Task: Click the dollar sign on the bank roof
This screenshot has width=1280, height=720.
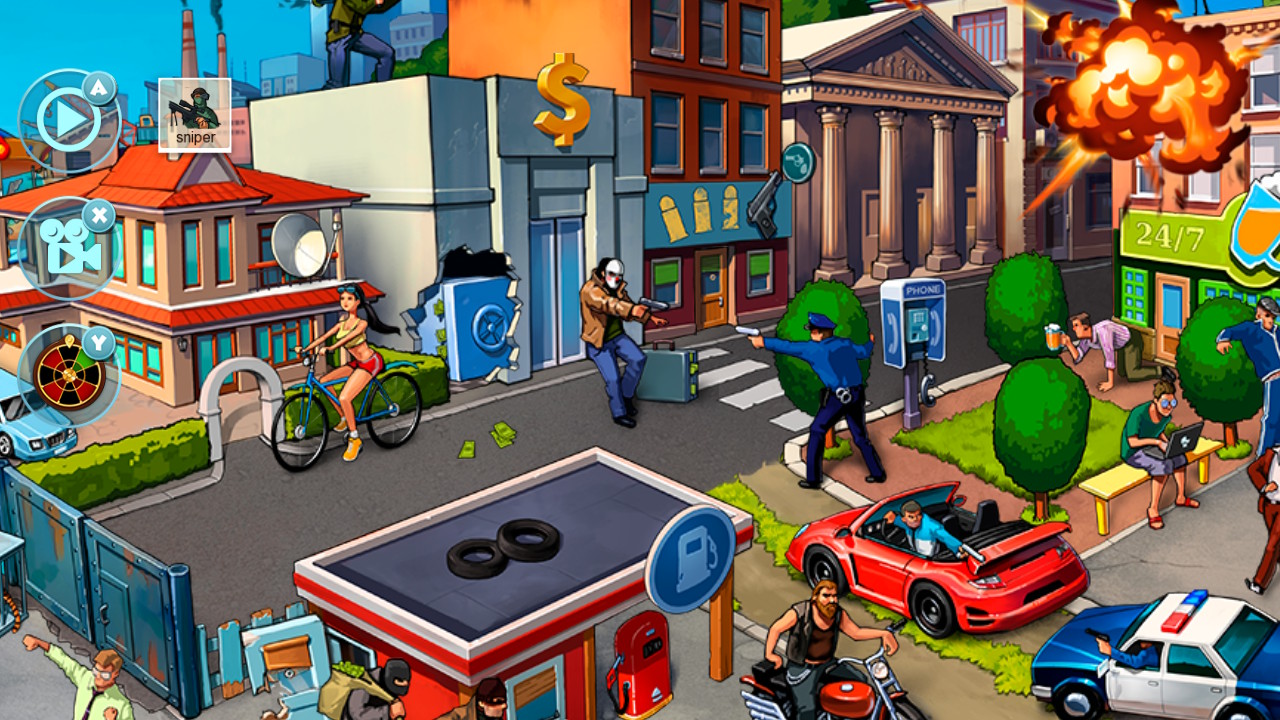Action: coord(563,95)
